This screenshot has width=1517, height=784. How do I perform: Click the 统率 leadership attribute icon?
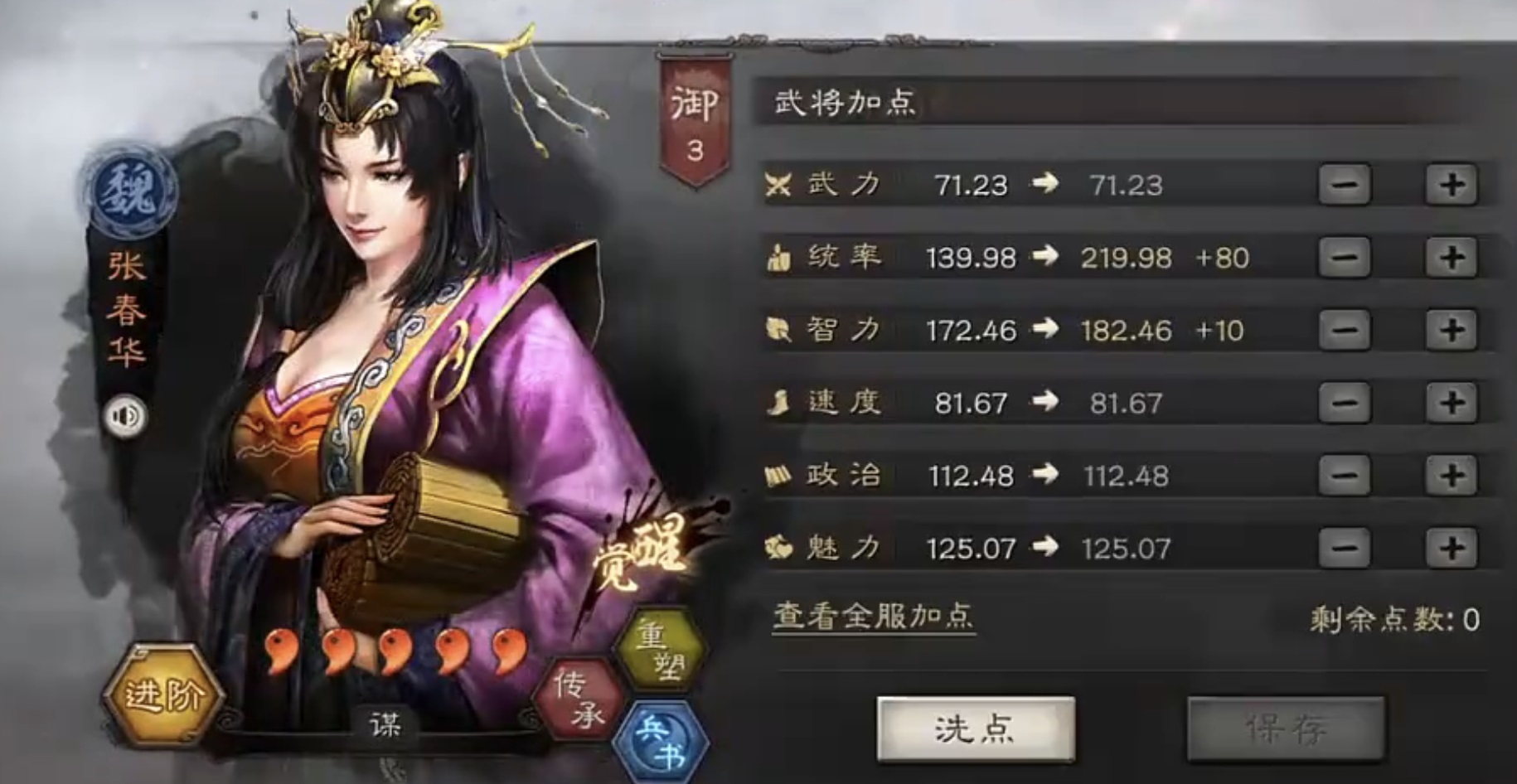pyautogui.click(x=778, y=257)
